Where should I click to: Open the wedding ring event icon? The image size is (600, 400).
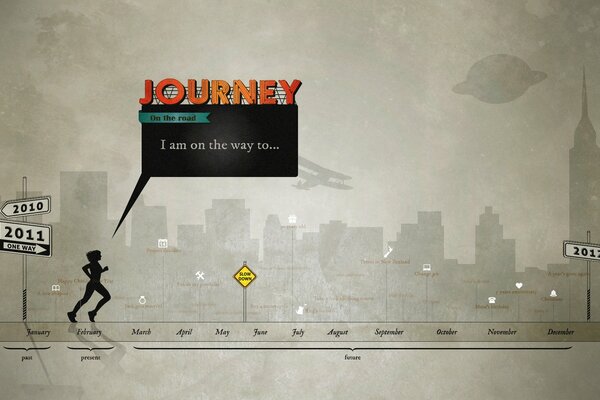pos(143,299)
